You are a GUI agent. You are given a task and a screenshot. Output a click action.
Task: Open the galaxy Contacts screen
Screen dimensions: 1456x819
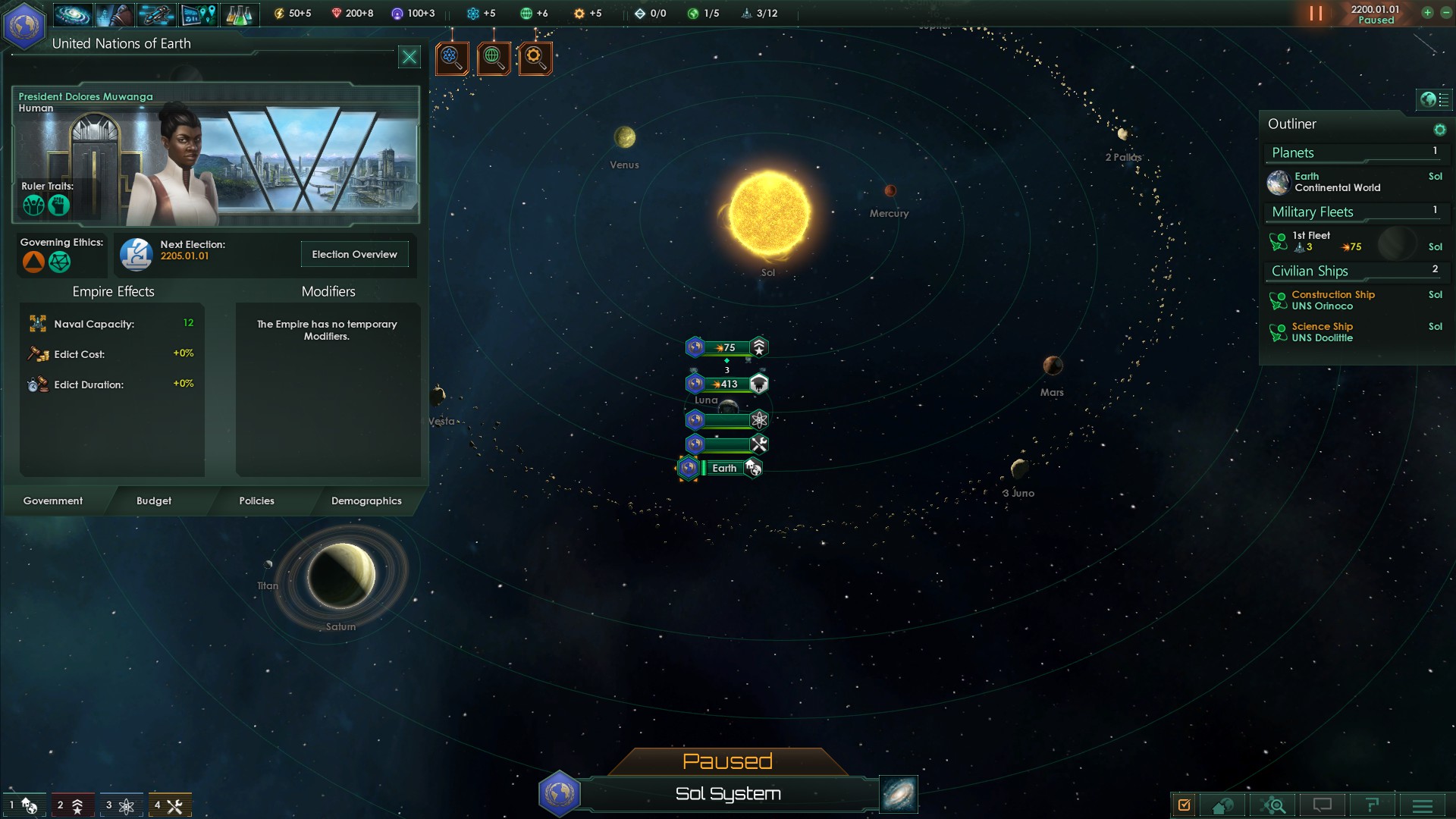tap(73, 14)
